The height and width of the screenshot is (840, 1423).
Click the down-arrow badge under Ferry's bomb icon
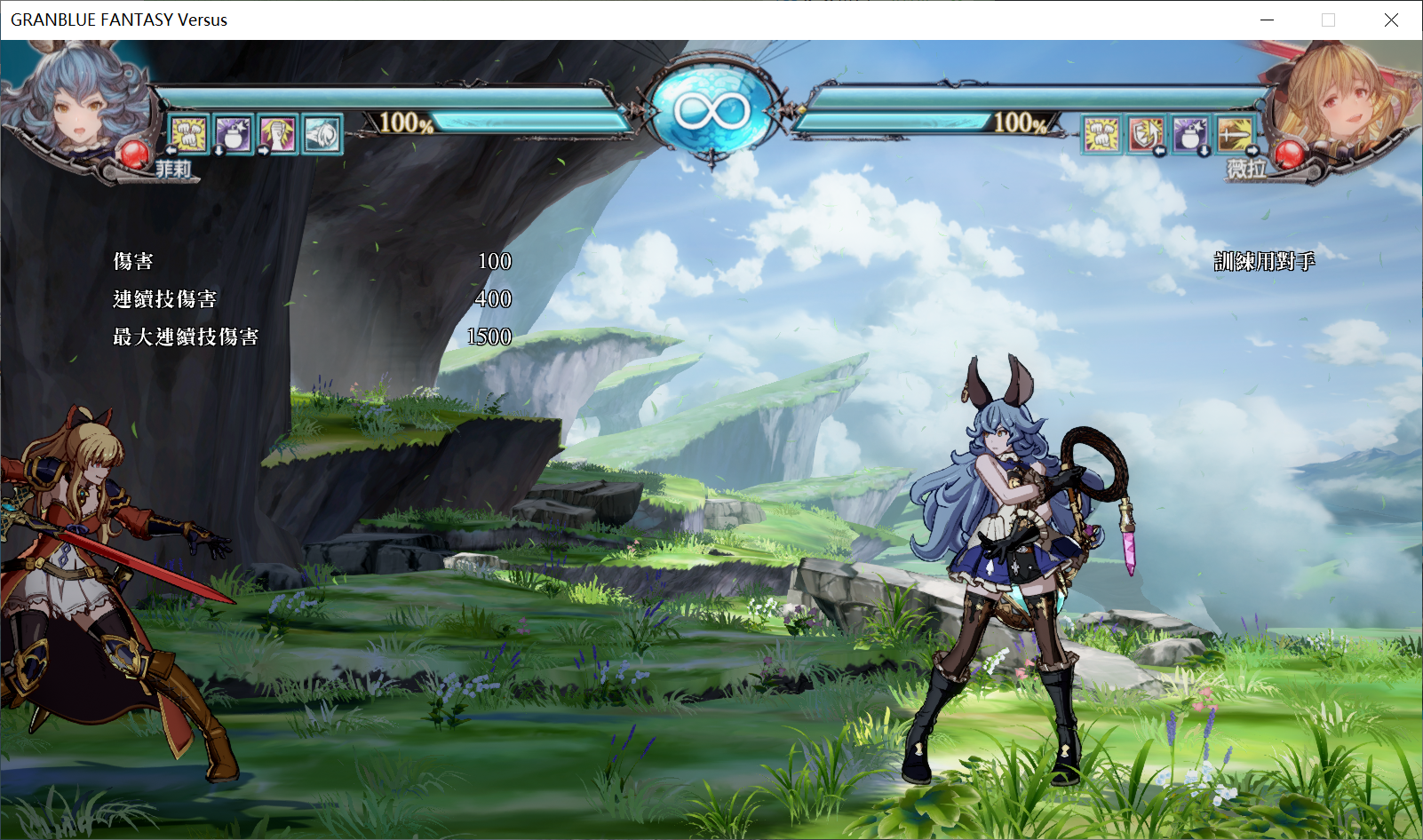click(218, 151)
